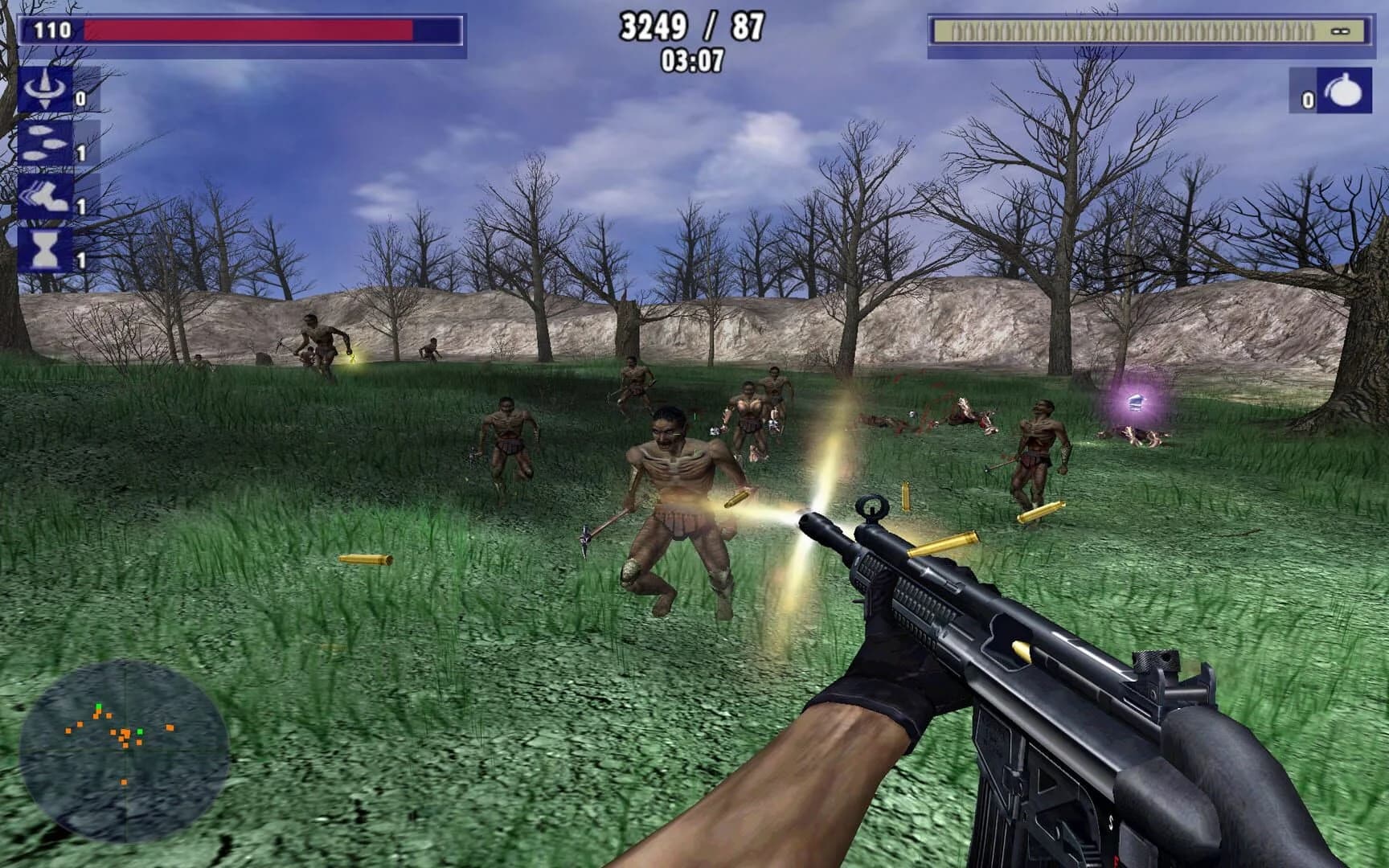Select the score display reading 3249/87
The image size is (1389, 868).
691,27
